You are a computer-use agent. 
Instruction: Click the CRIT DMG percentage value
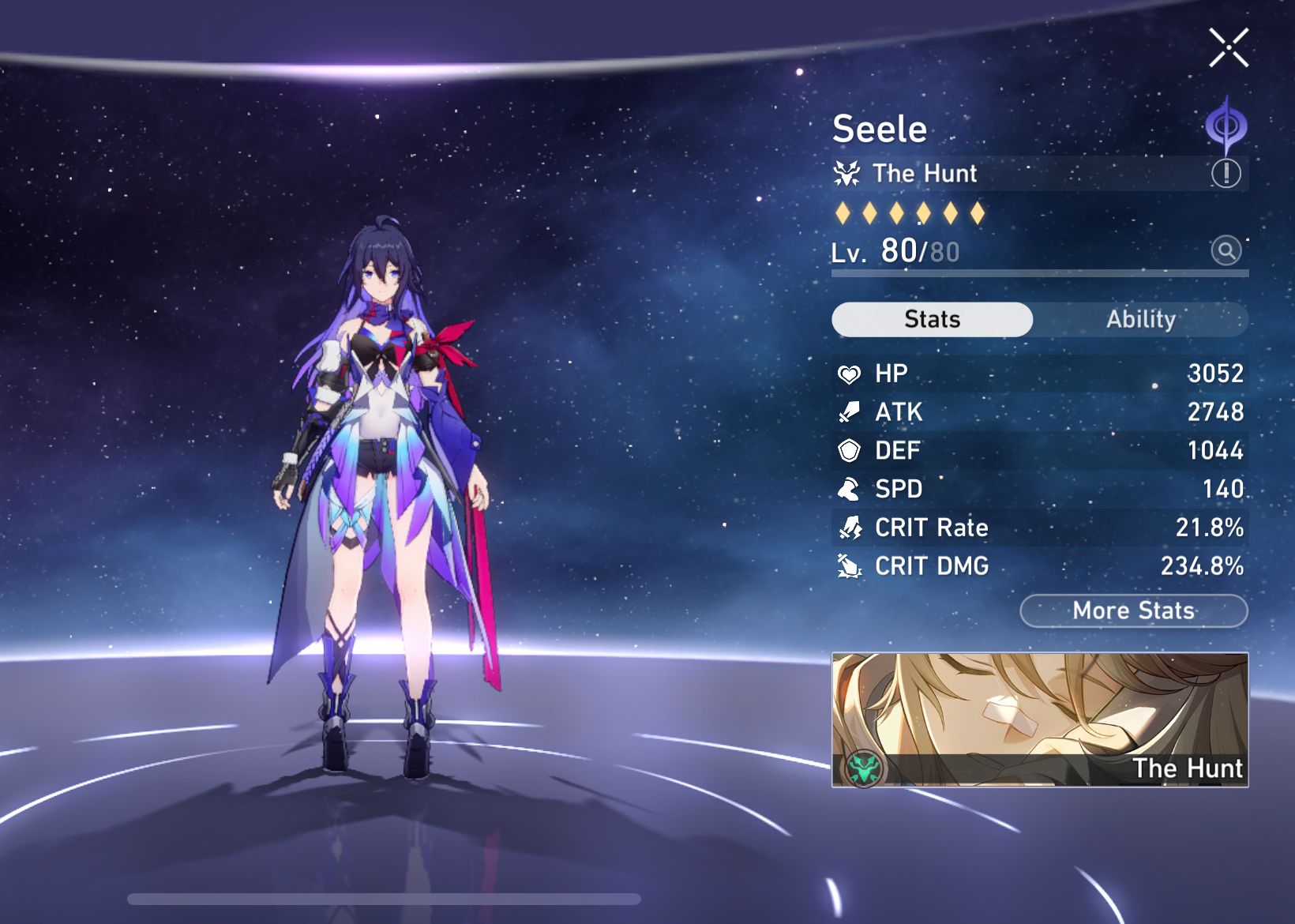pos(1202,566)
